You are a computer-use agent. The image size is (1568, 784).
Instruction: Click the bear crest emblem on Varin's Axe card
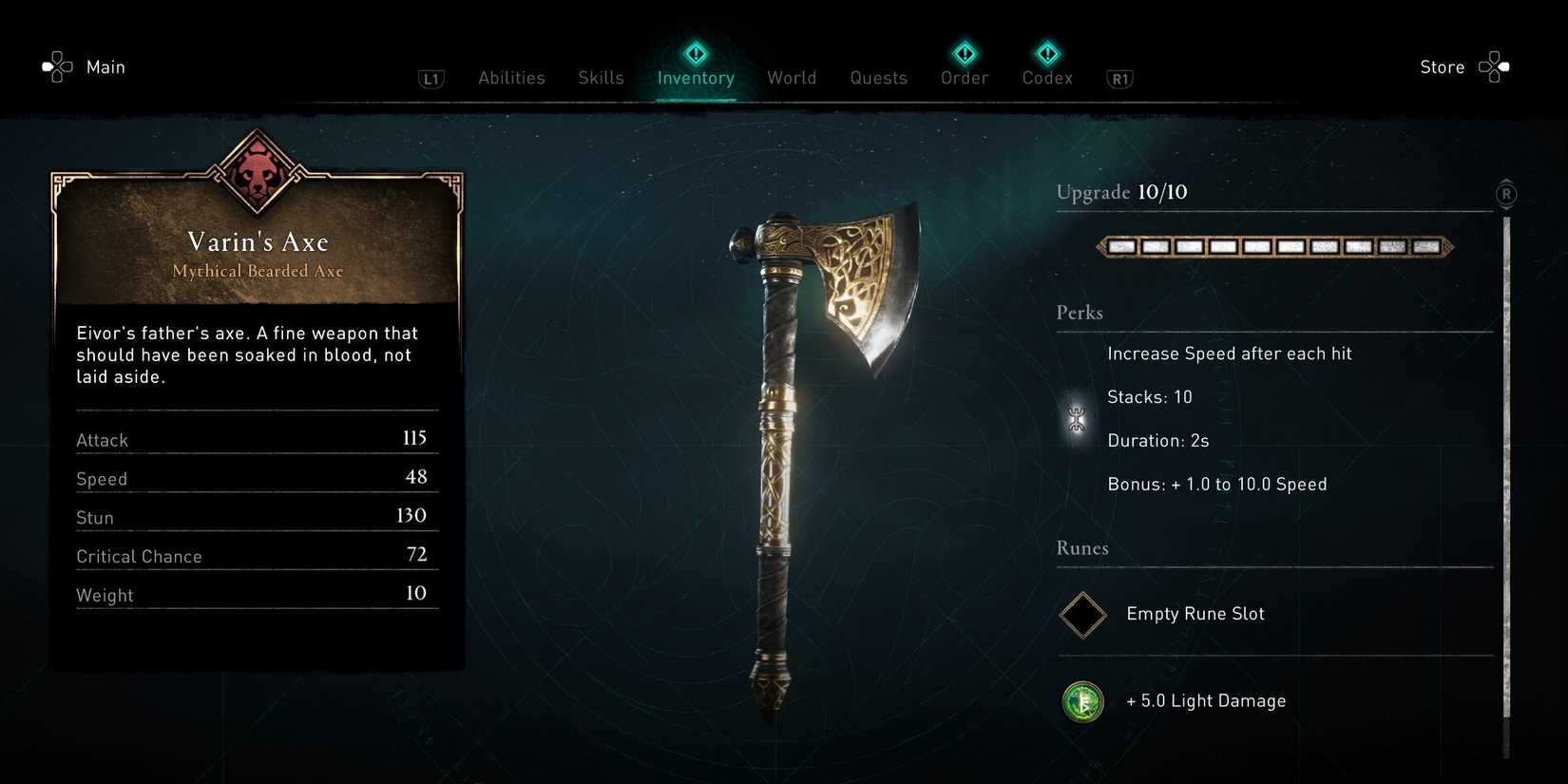pyautogui.click(x=257, y=171)
